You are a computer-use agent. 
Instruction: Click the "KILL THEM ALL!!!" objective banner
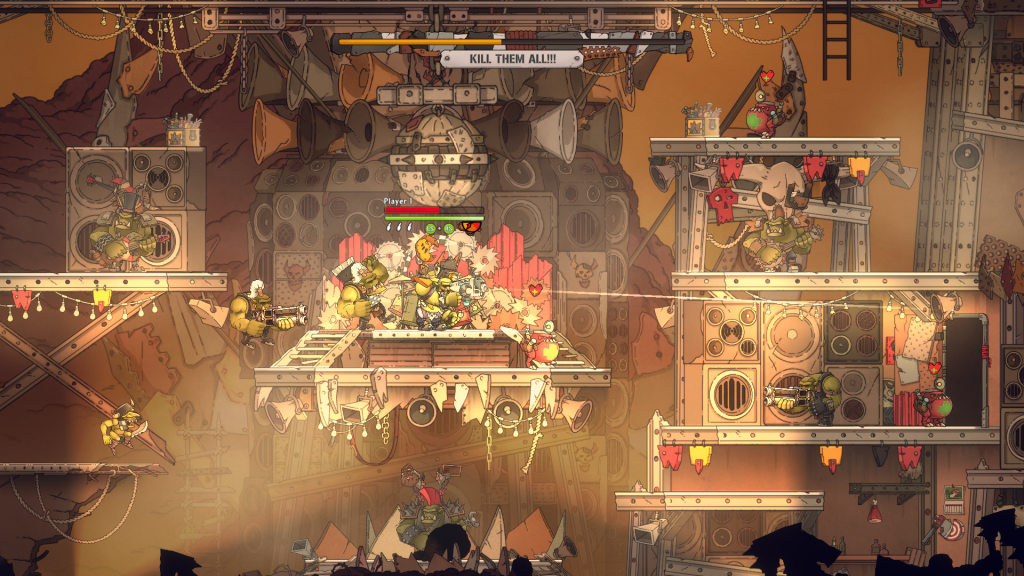pyautogui.click(x=512, y=59)
